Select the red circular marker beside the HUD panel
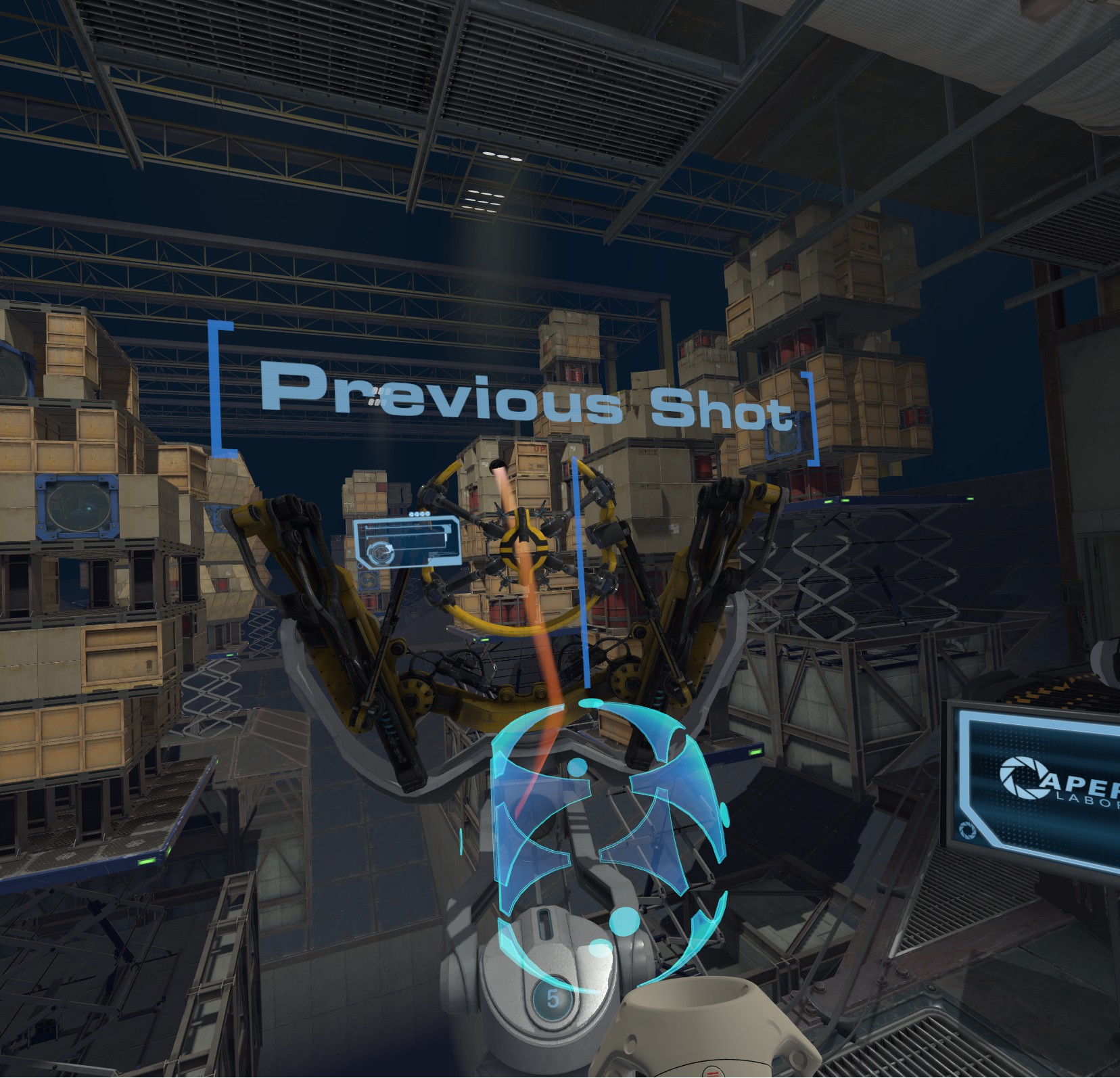This screenshot has width=1120, height=1078. [x=360, y=567]
